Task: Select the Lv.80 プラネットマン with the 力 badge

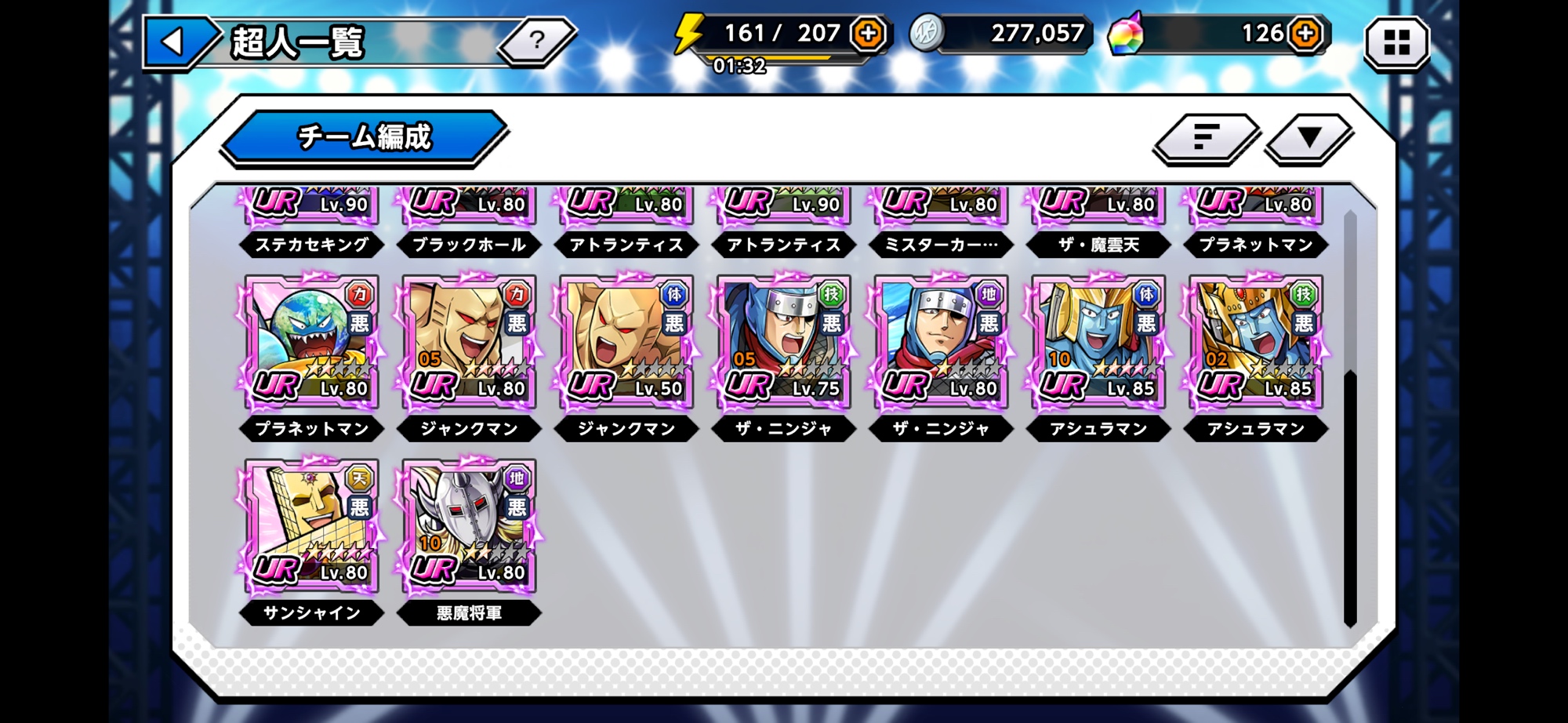Action: (x=312, y=343)
